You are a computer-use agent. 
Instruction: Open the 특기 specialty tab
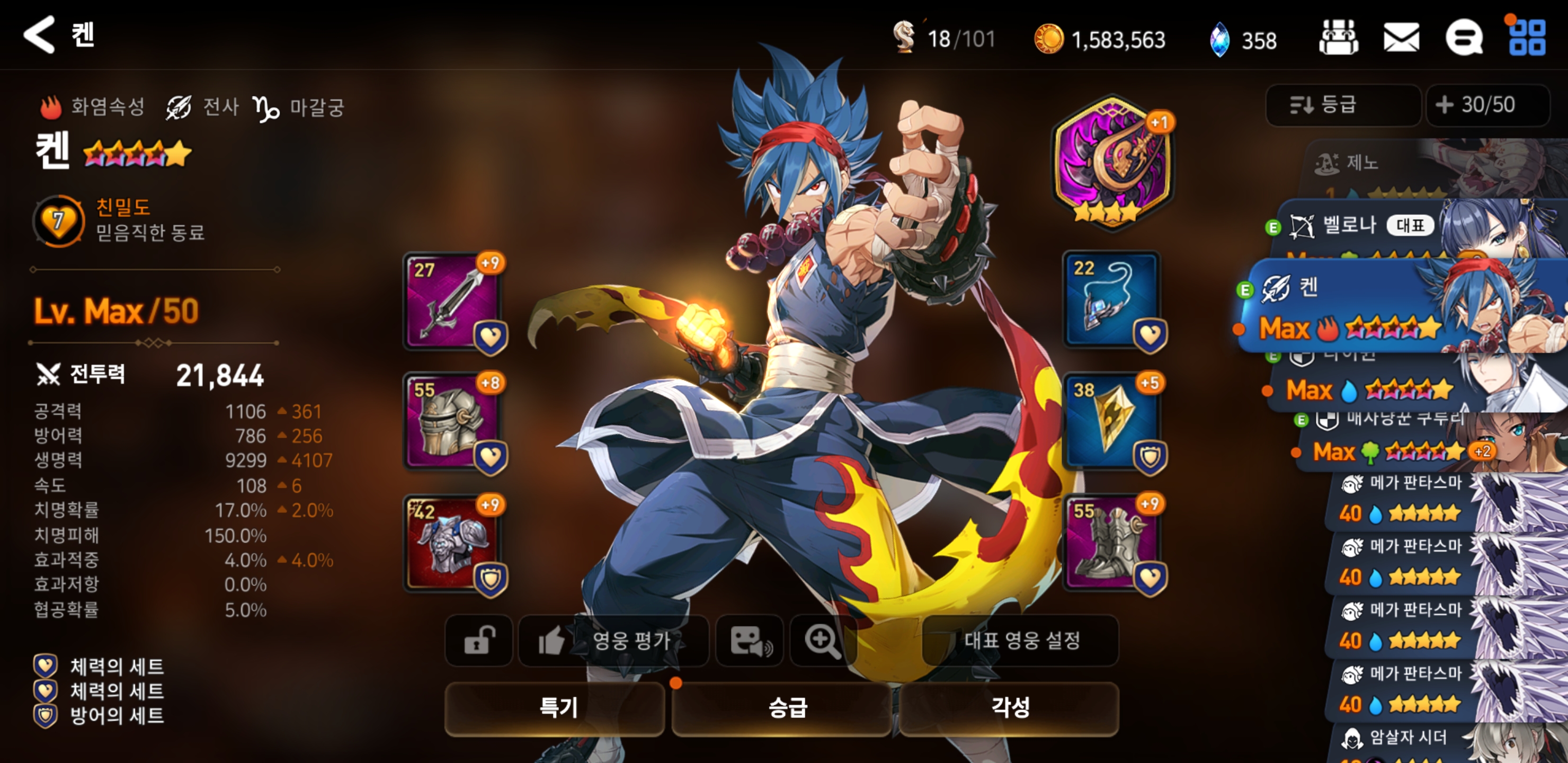click(x=555, y=707)
